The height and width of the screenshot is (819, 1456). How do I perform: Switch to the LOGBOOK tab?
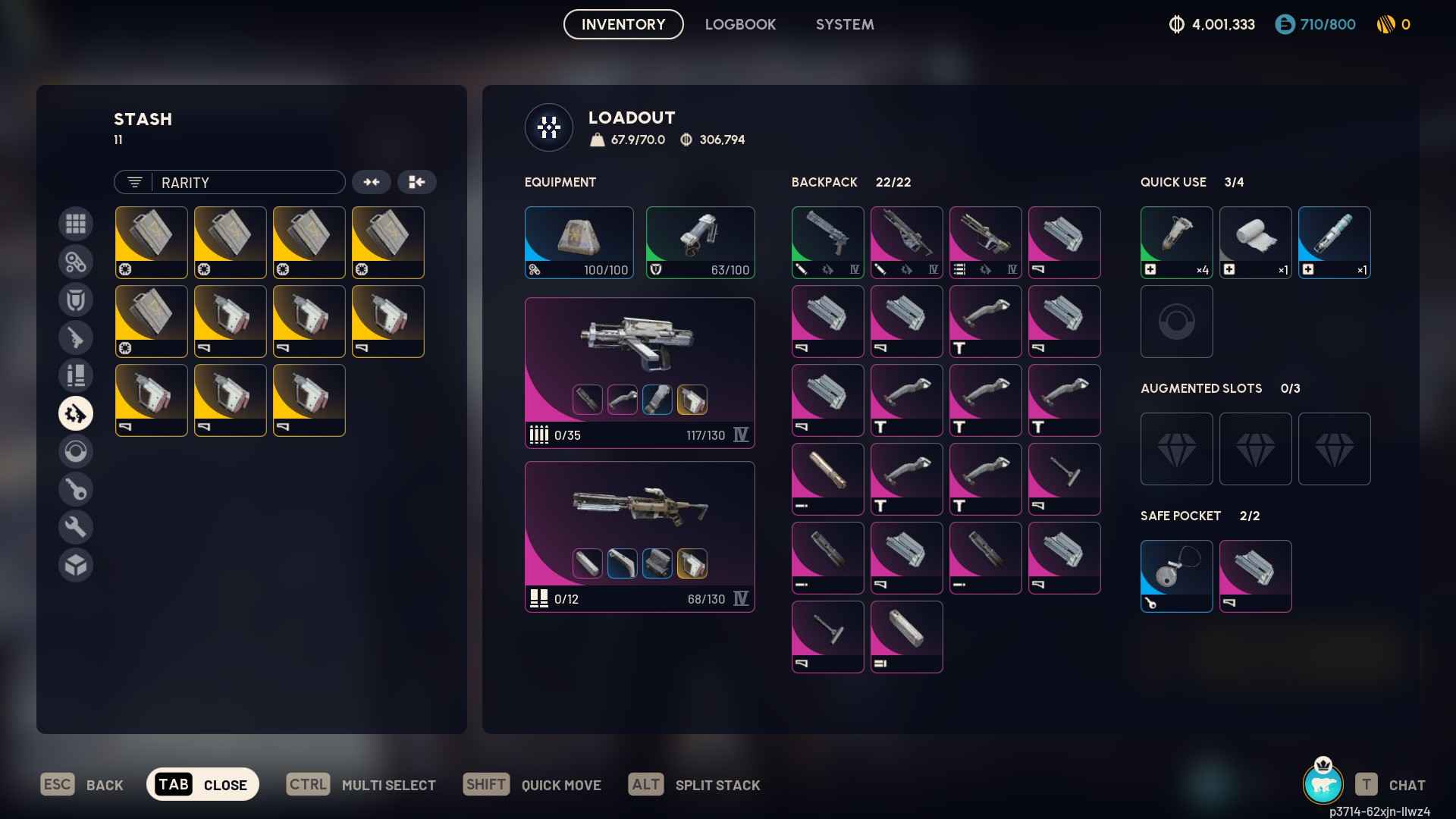click(740, 24)
